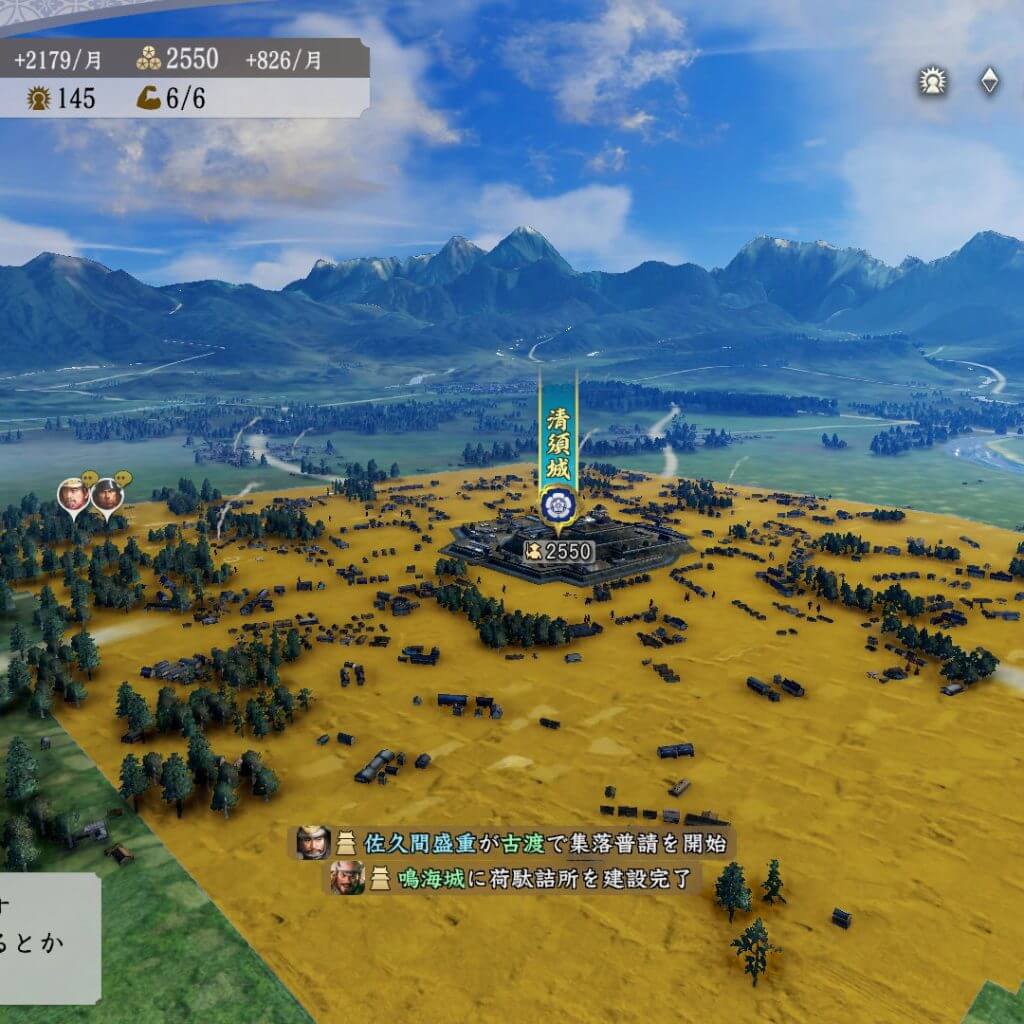
Task: Select the officer marker wearing a light cap
Action: tap(73, 495)
